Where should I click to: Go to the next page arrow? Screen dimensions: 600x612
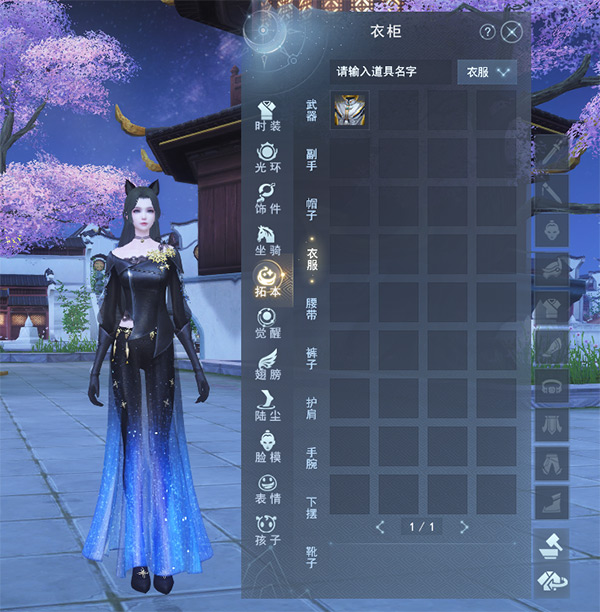(464, 526)
